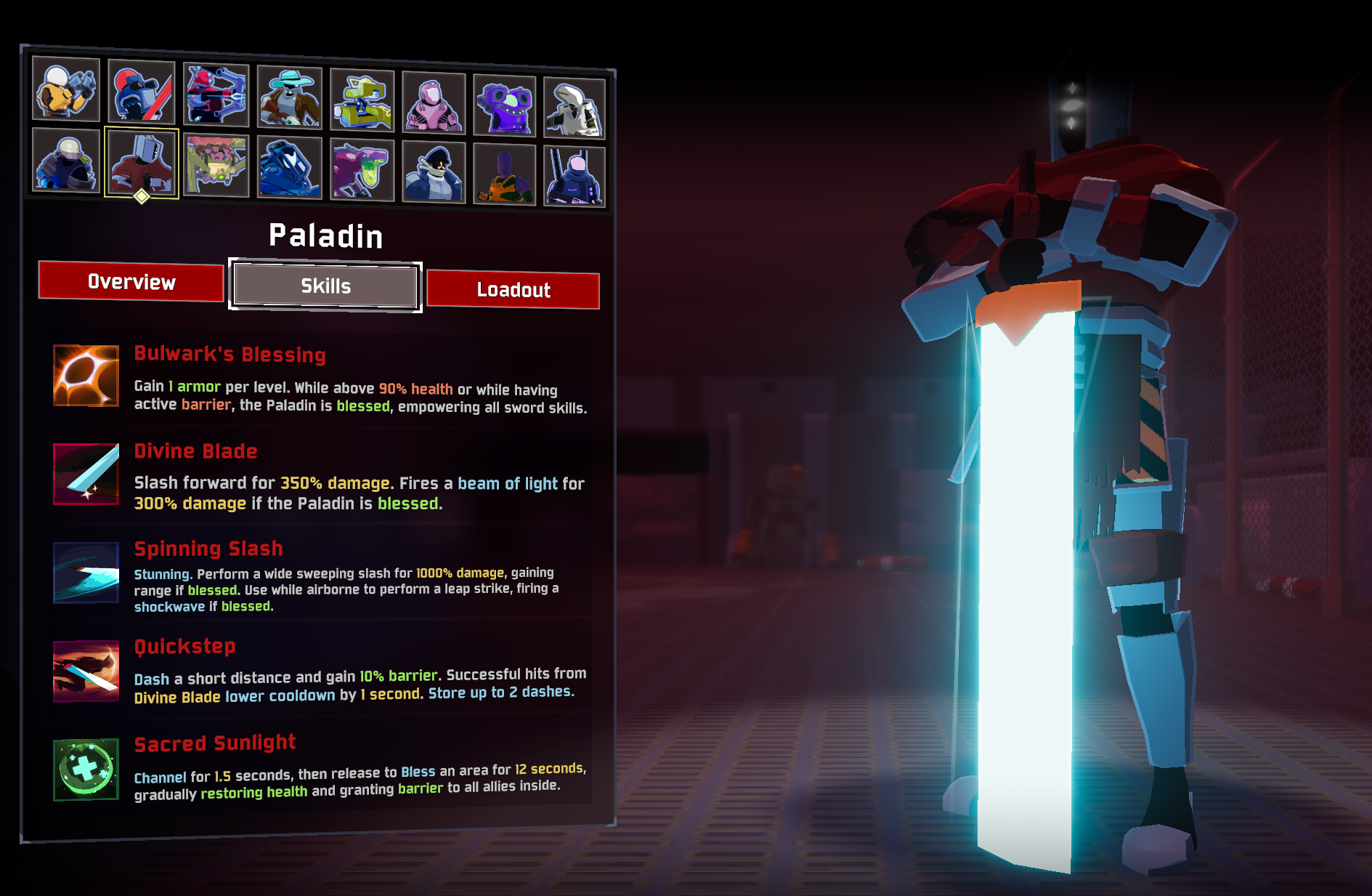Pick the Acrid beast portrait
This screenshot has width=1372, height=896.
click(x=362, y=170)
